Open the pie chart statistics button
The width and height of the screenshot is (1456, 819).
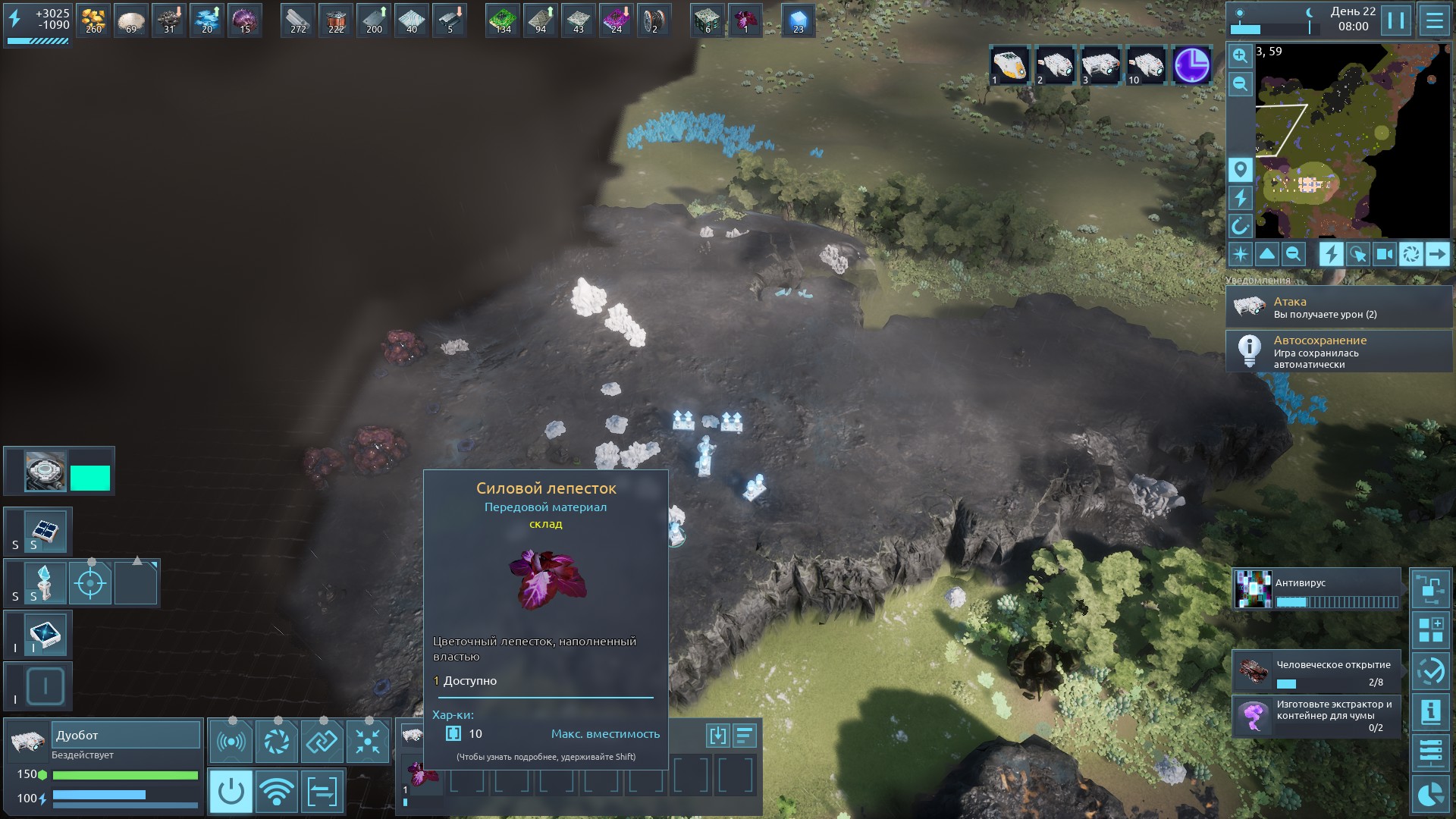pyautogui.click(x=1431, y=794)
